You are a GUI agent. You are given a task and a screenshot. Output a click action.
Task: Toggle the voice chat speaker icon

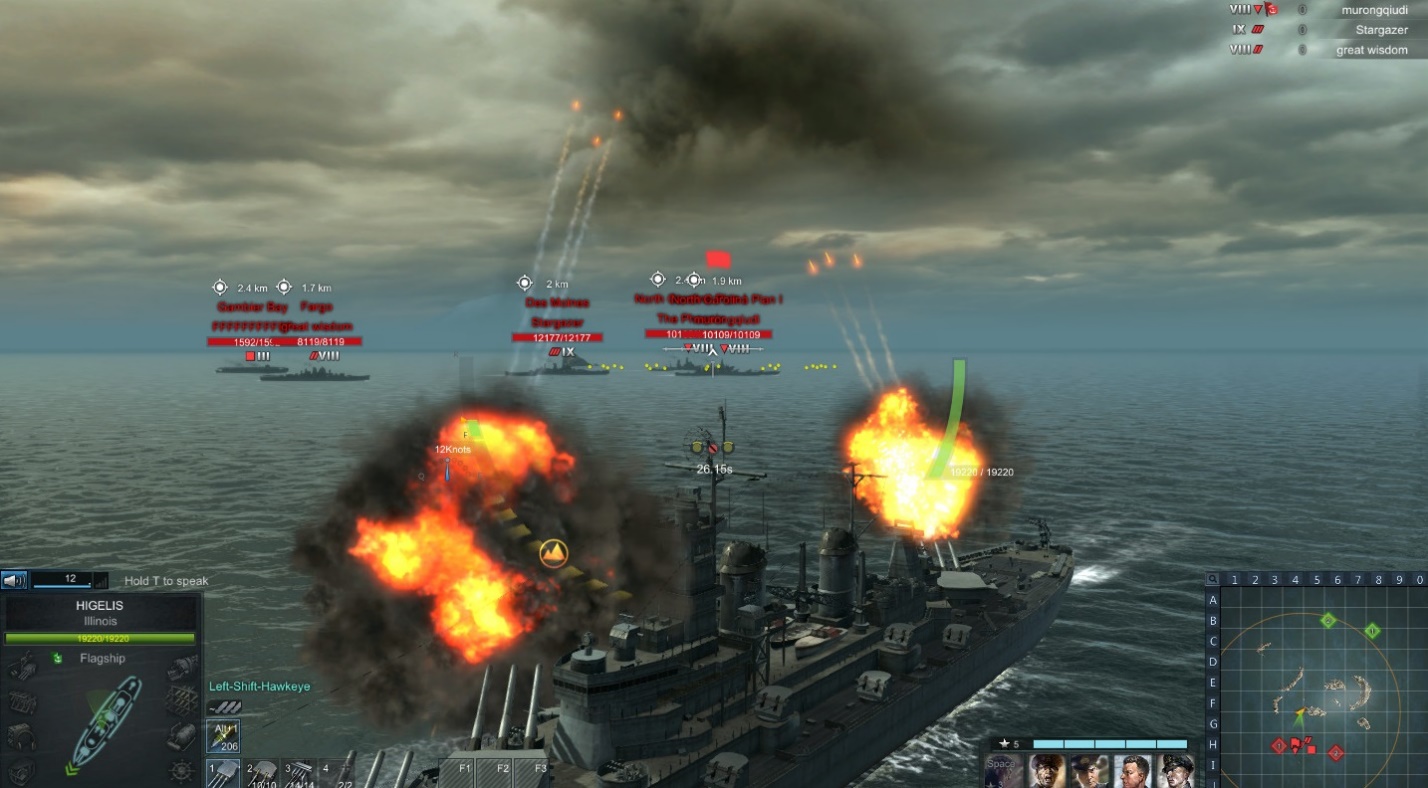[x=14, y=580]
